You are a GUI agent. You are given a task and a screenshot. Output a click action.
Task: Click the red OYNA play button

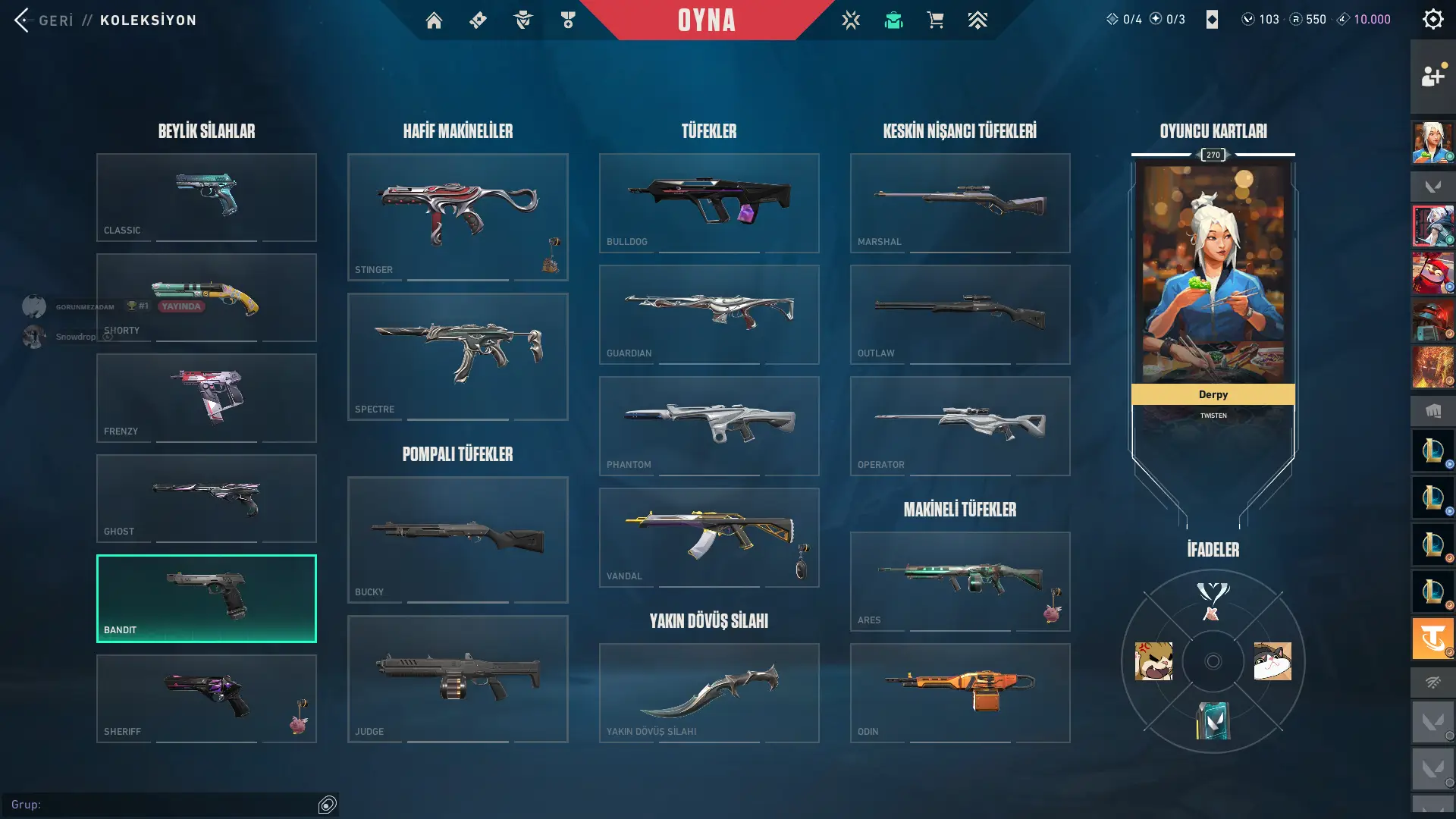[706, 20]
